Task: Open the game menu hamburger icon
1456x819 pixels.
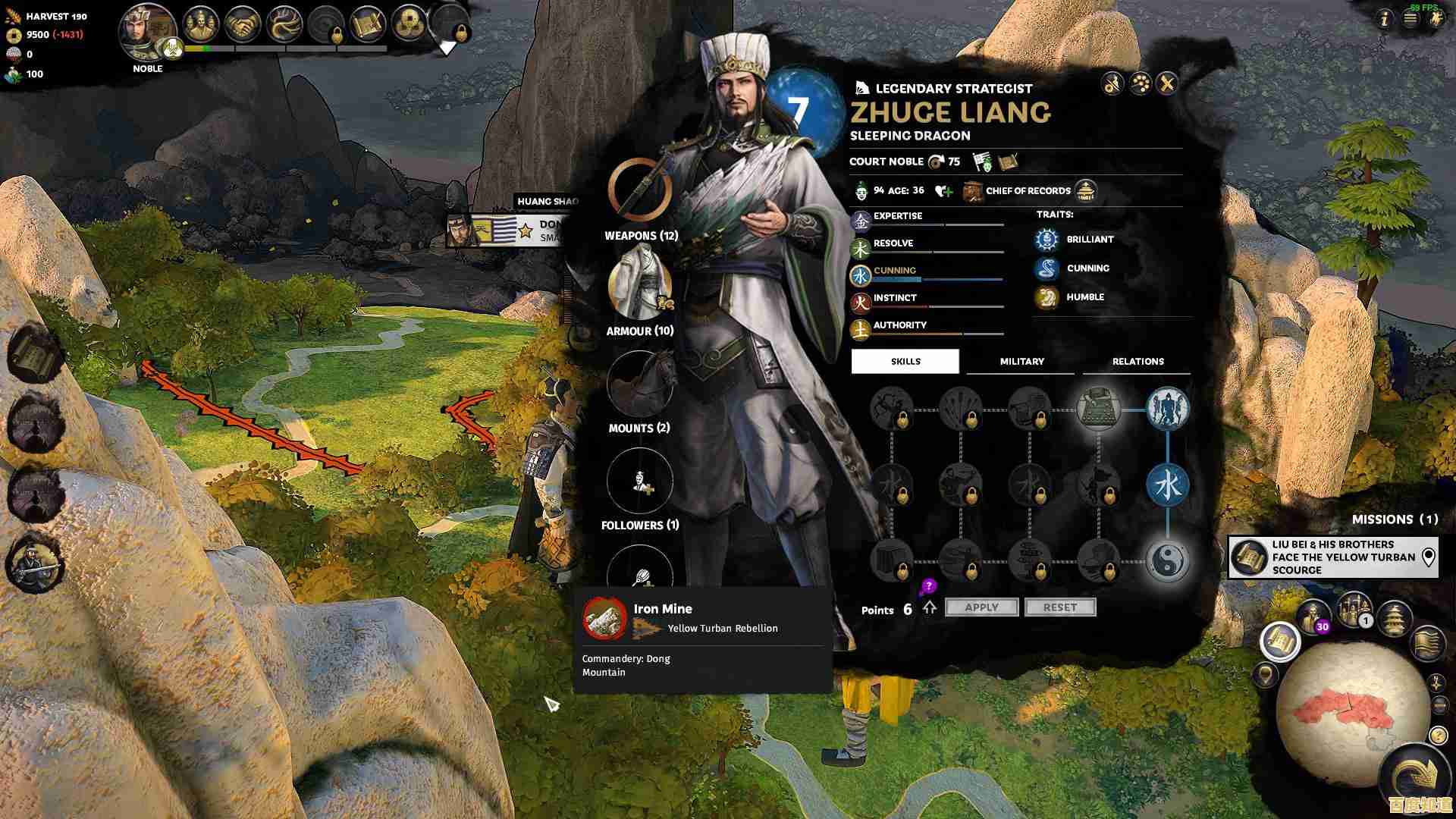Action: tap(1410, 20)
